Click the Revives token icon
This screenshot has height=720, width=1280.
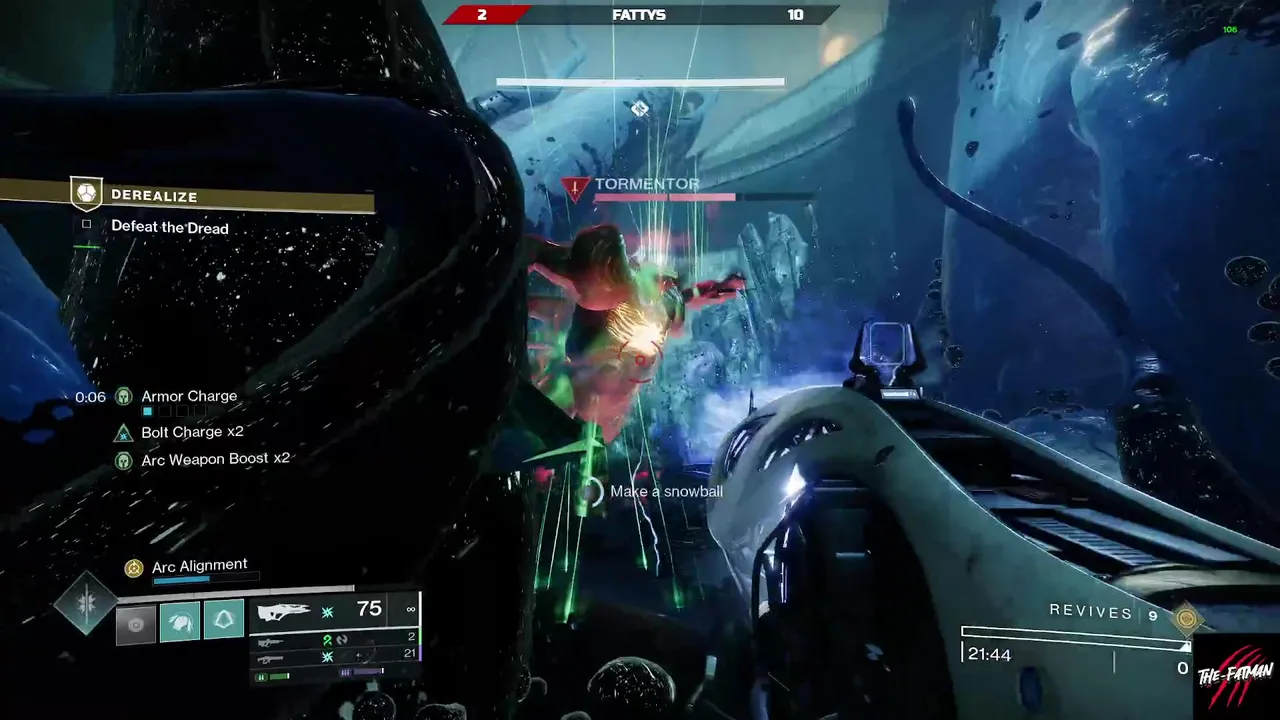click(x=1187, y=619)
